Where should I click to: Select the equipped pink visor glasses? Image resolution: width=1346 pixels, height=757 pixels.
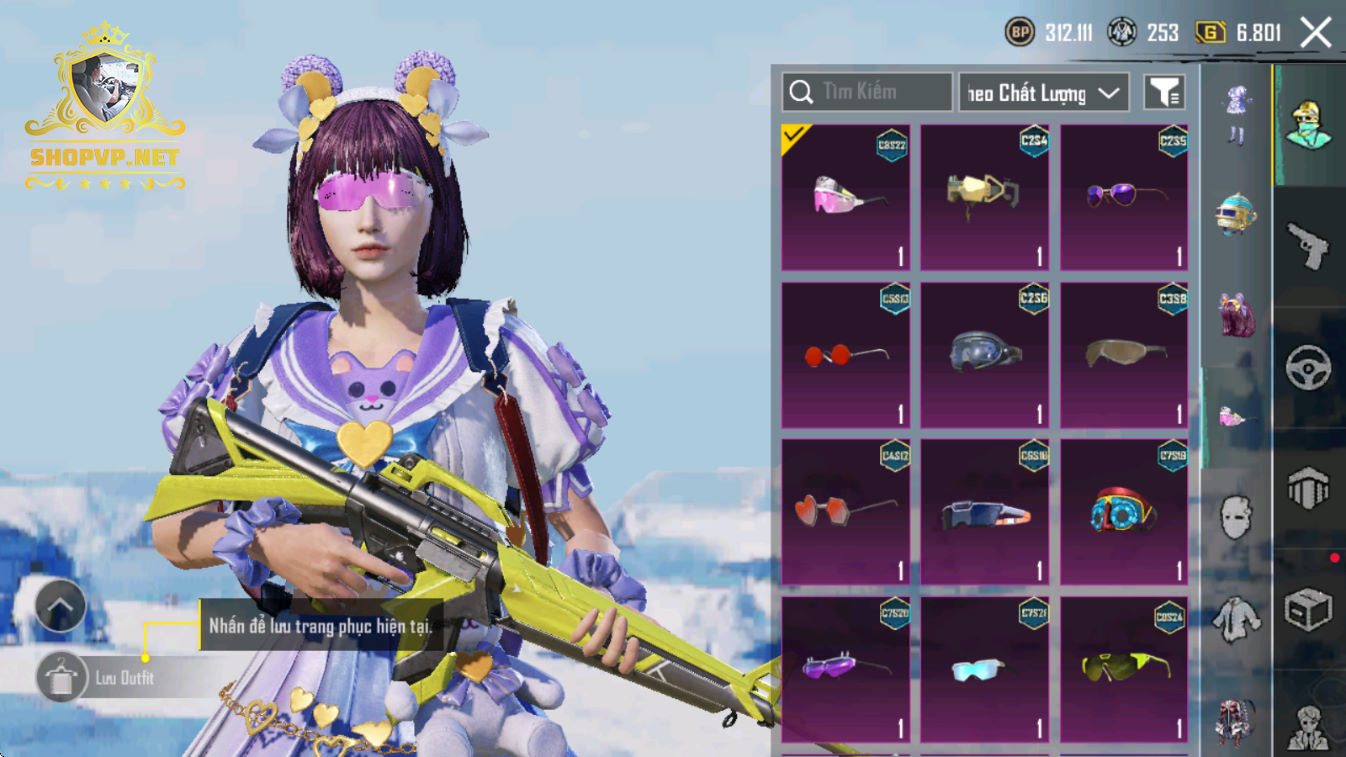(846, 197)
